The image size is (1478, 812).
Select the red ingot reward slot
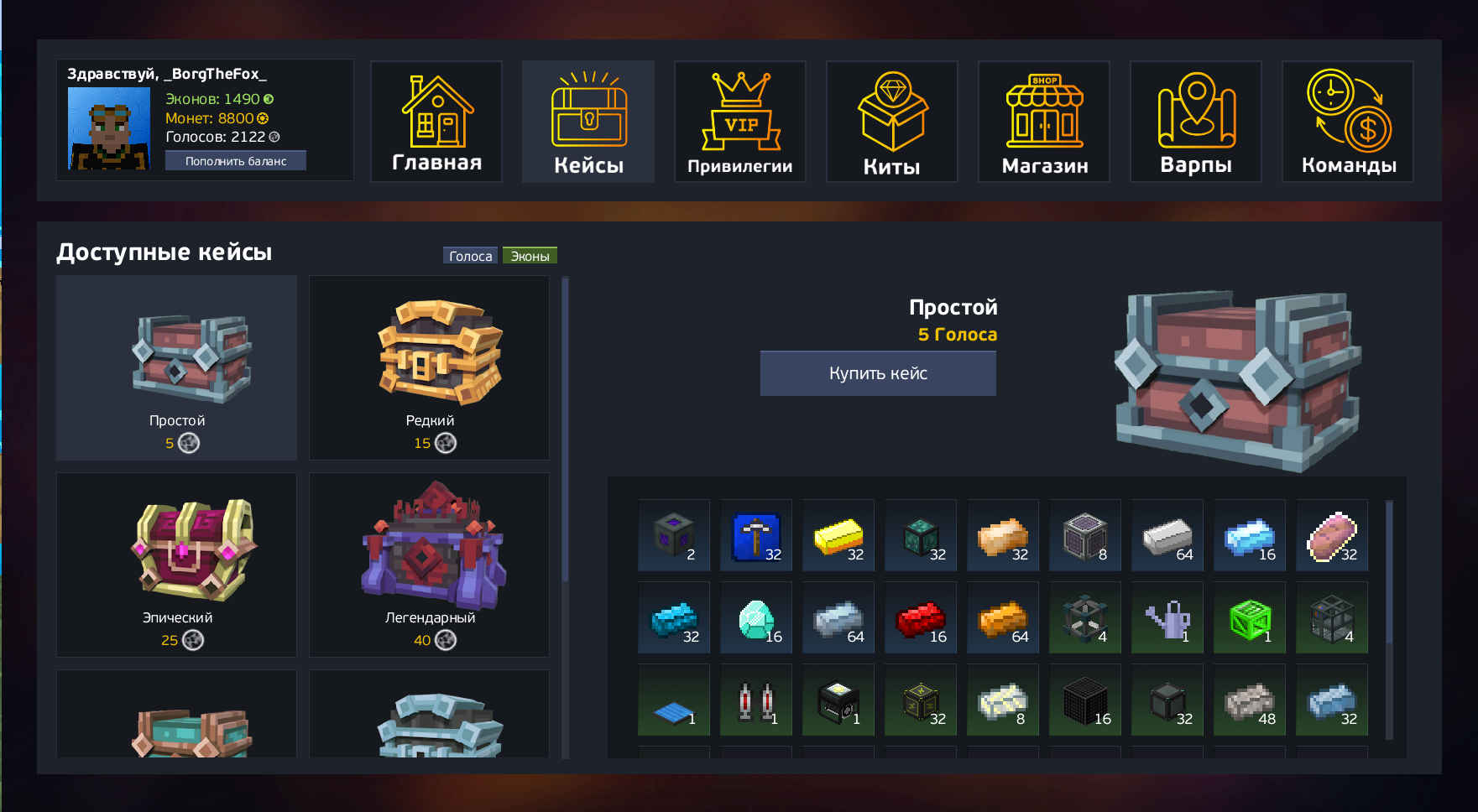point(921,618)
